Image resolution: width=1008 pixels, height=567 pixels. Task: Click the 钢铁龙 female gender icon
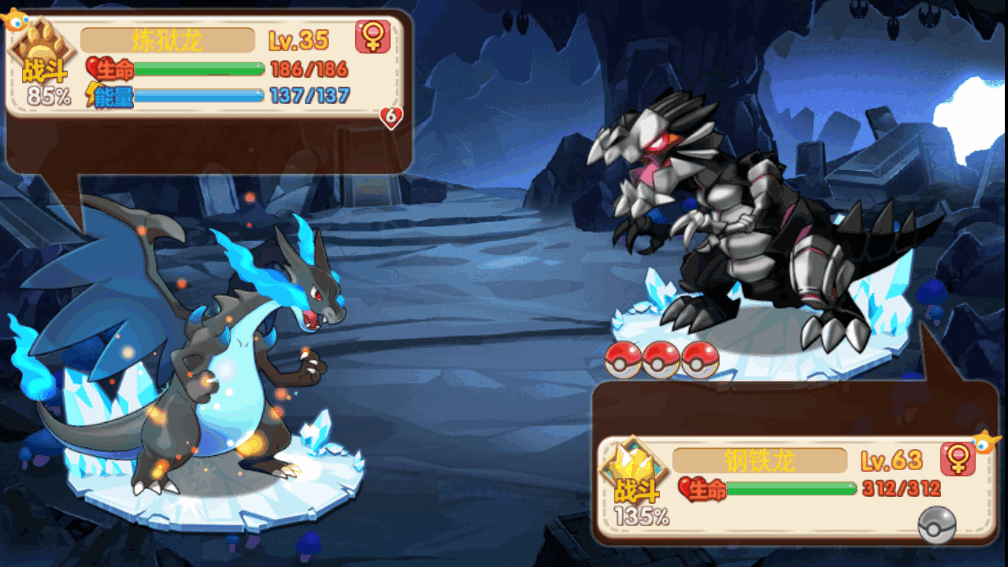click(x=957, y=459)
